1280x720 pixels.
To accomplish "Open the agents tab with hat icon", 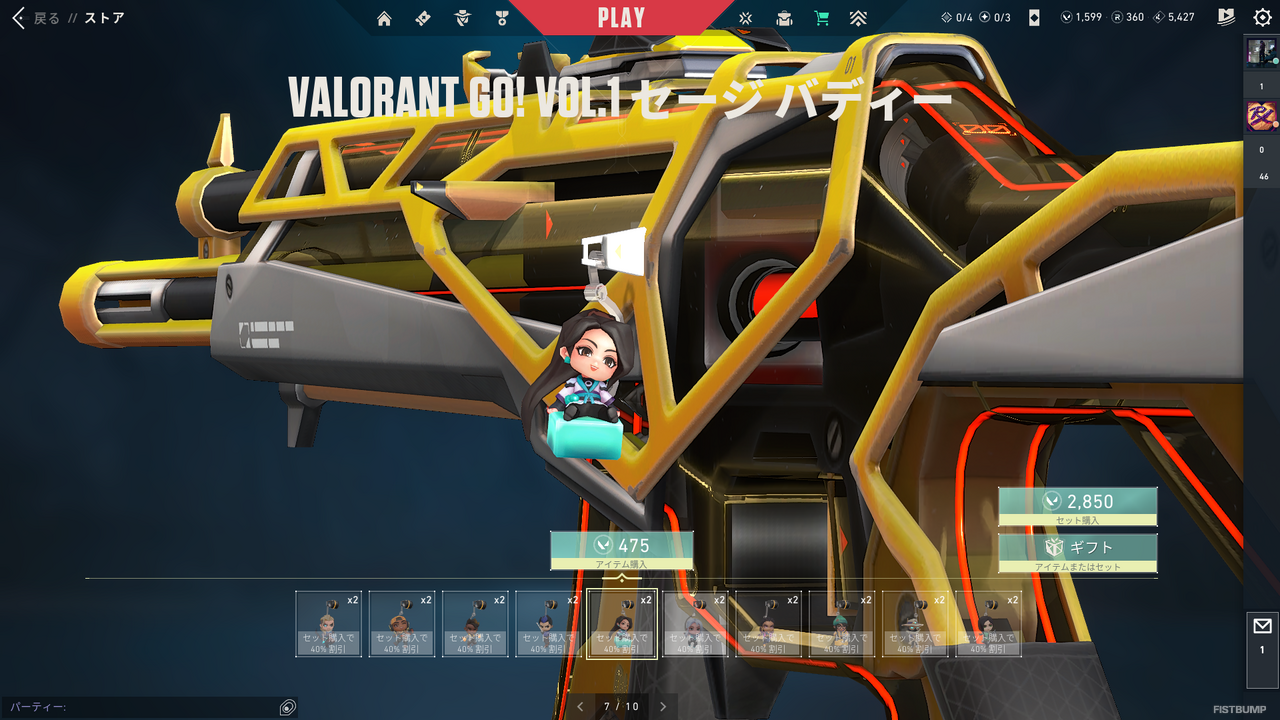I will click(462, 18).
